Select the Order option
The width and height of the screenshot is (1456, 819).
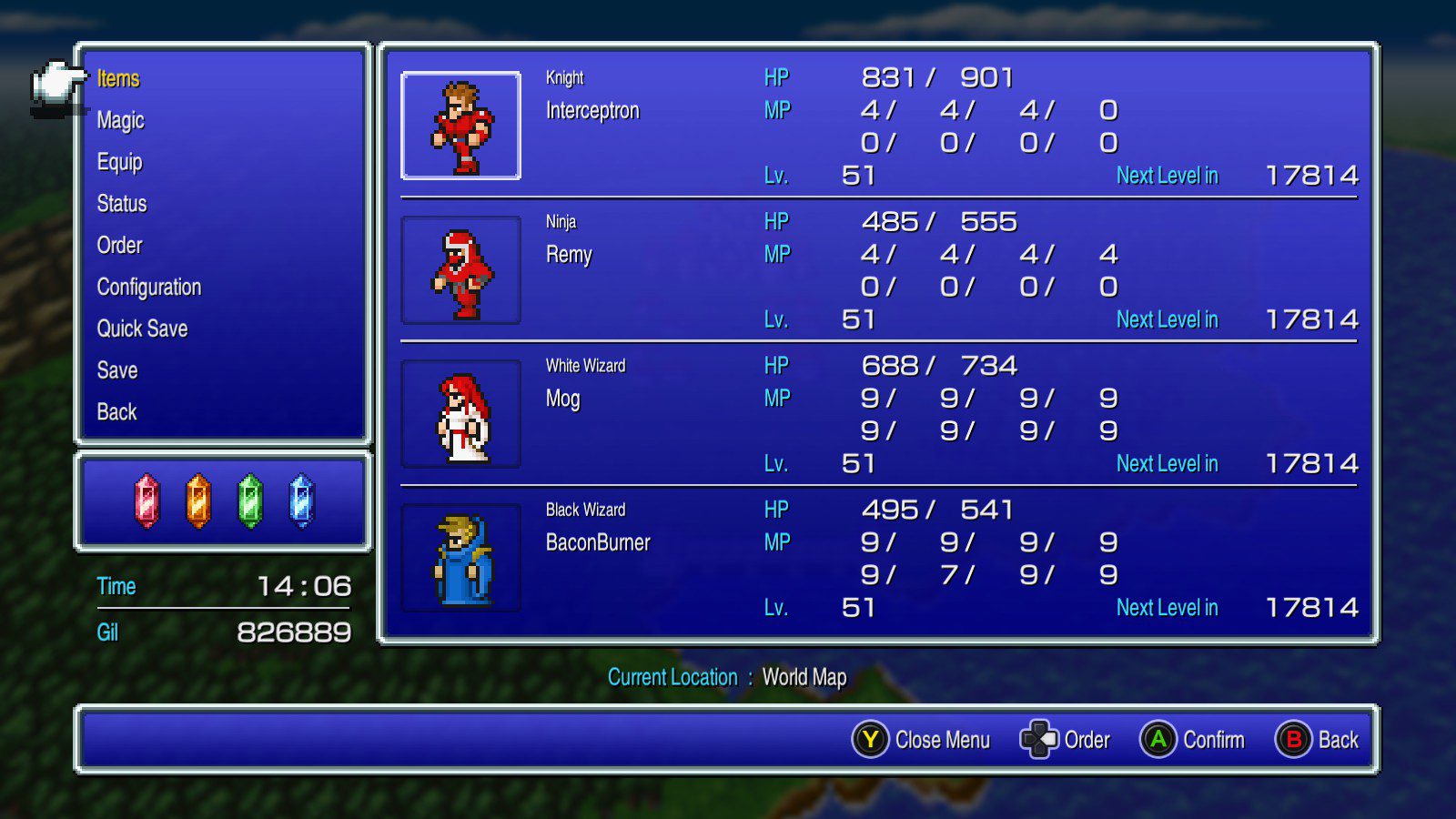pos(119,246)
